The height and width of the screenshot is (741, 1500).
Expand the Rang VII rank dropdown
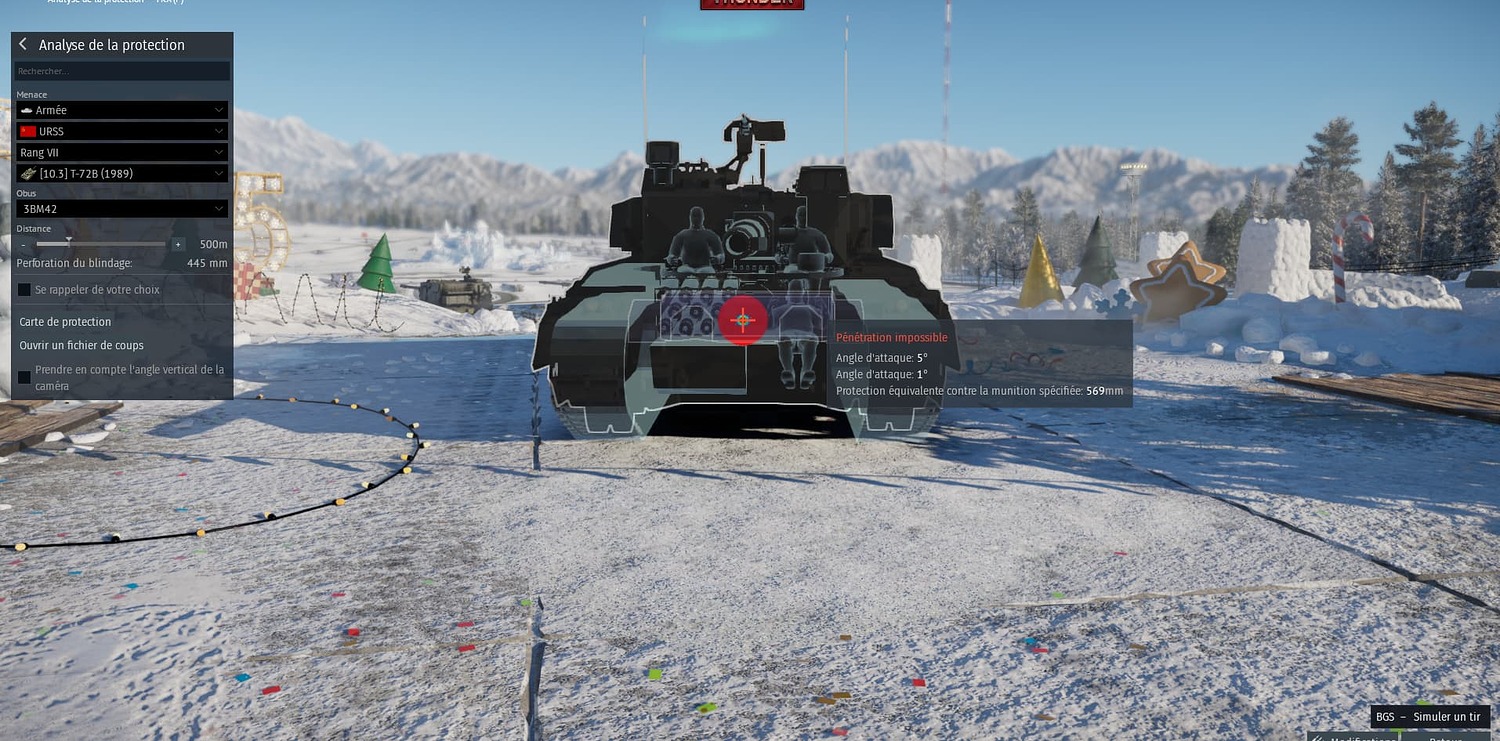pos(122,152)
